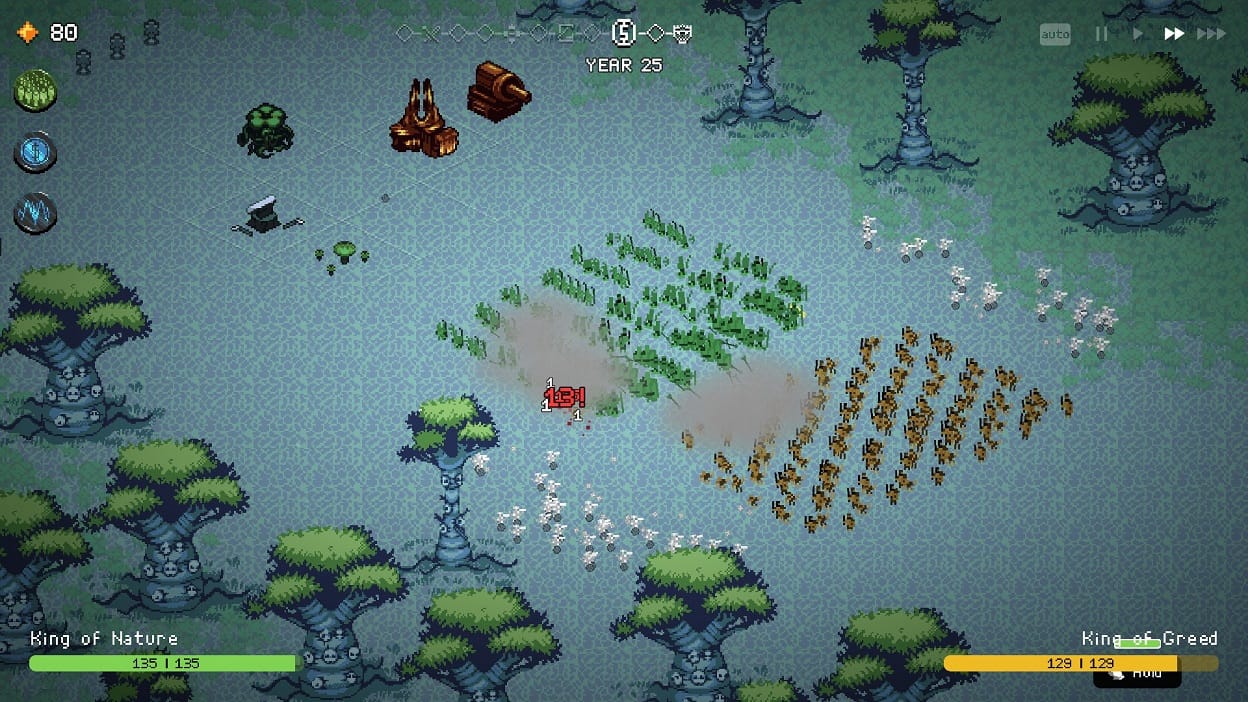The width and height of the screenshot is (1248, 702).
Task: Activate the green troop swarm ability
Action: click(35, 91)
